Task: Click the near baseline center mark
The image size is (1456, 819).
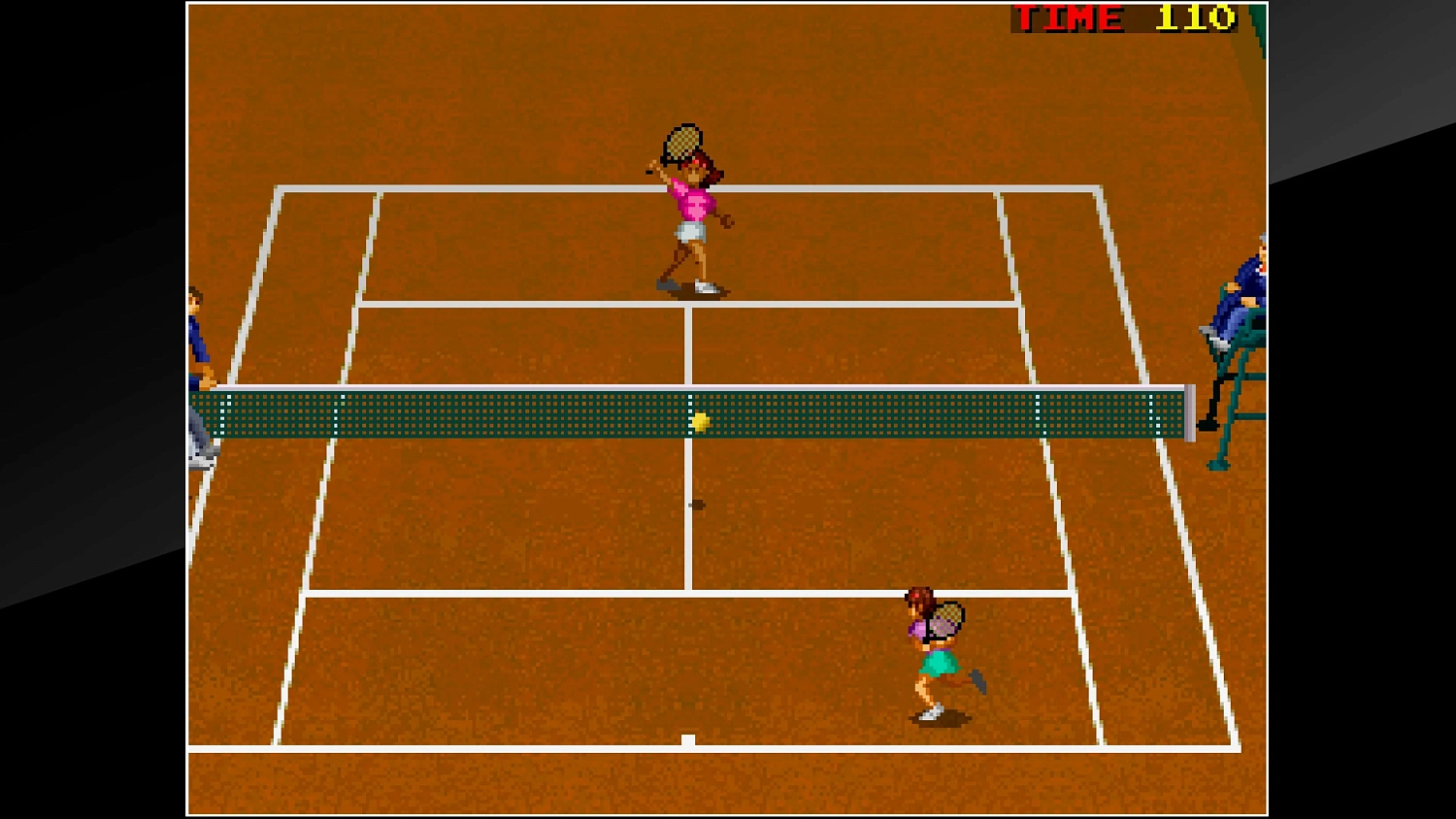Action: tap(688, 738)
